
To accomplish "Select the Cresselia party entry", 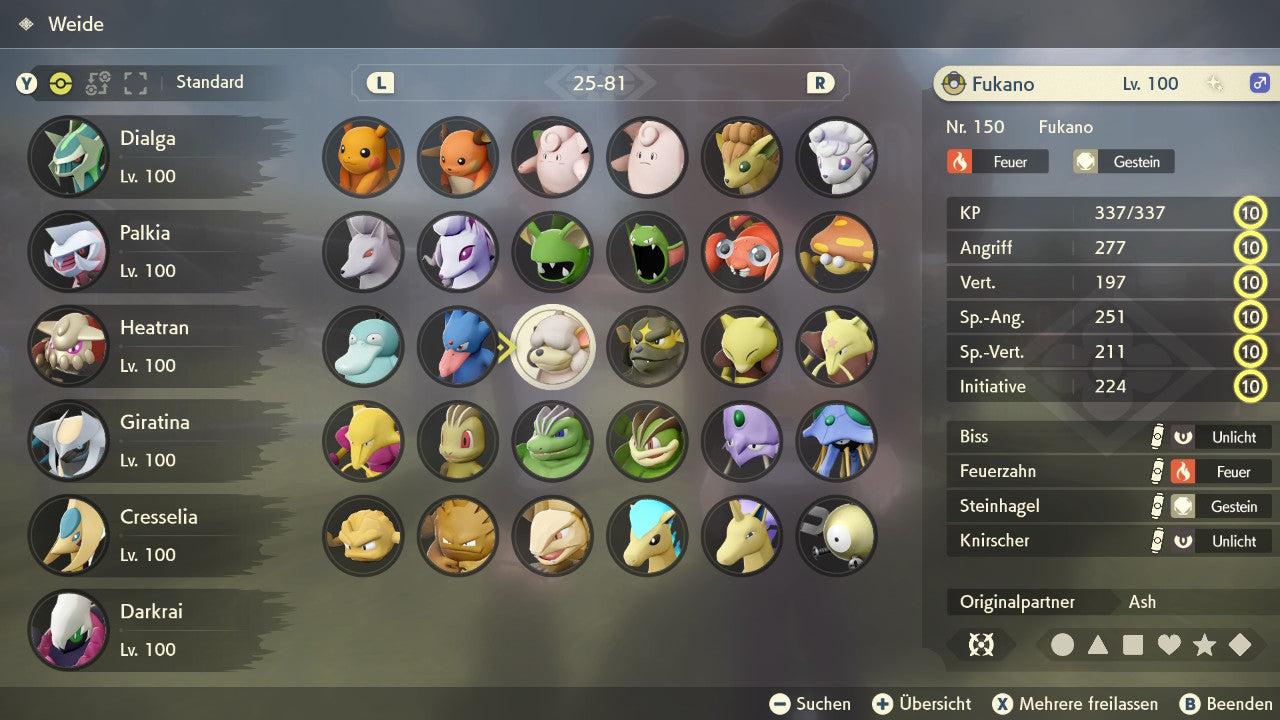I will pyautogui.click(x=150, y=535).
